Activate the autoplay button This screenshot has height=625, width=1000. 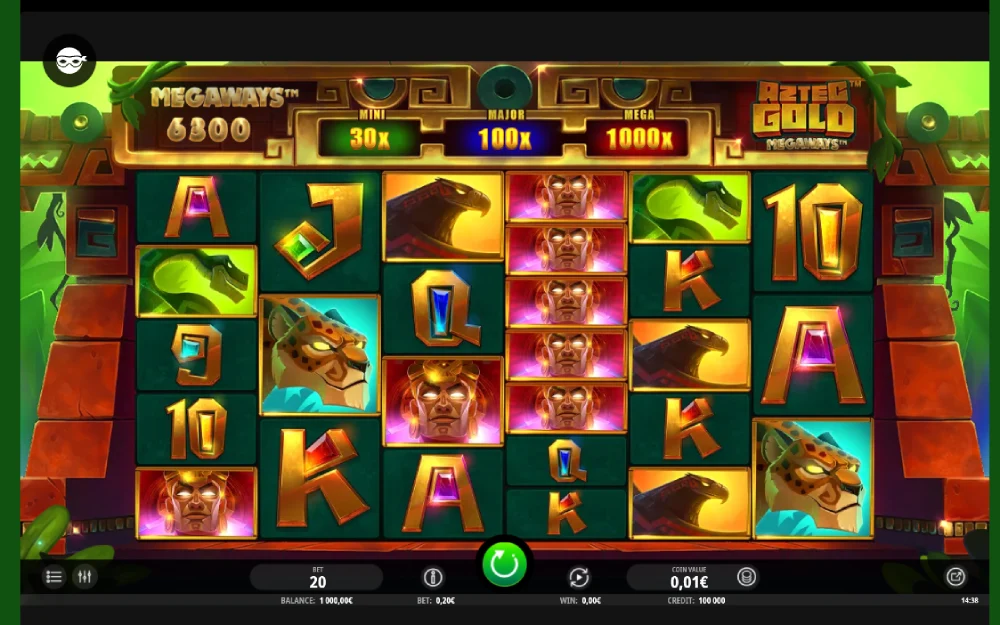point(578,577)
